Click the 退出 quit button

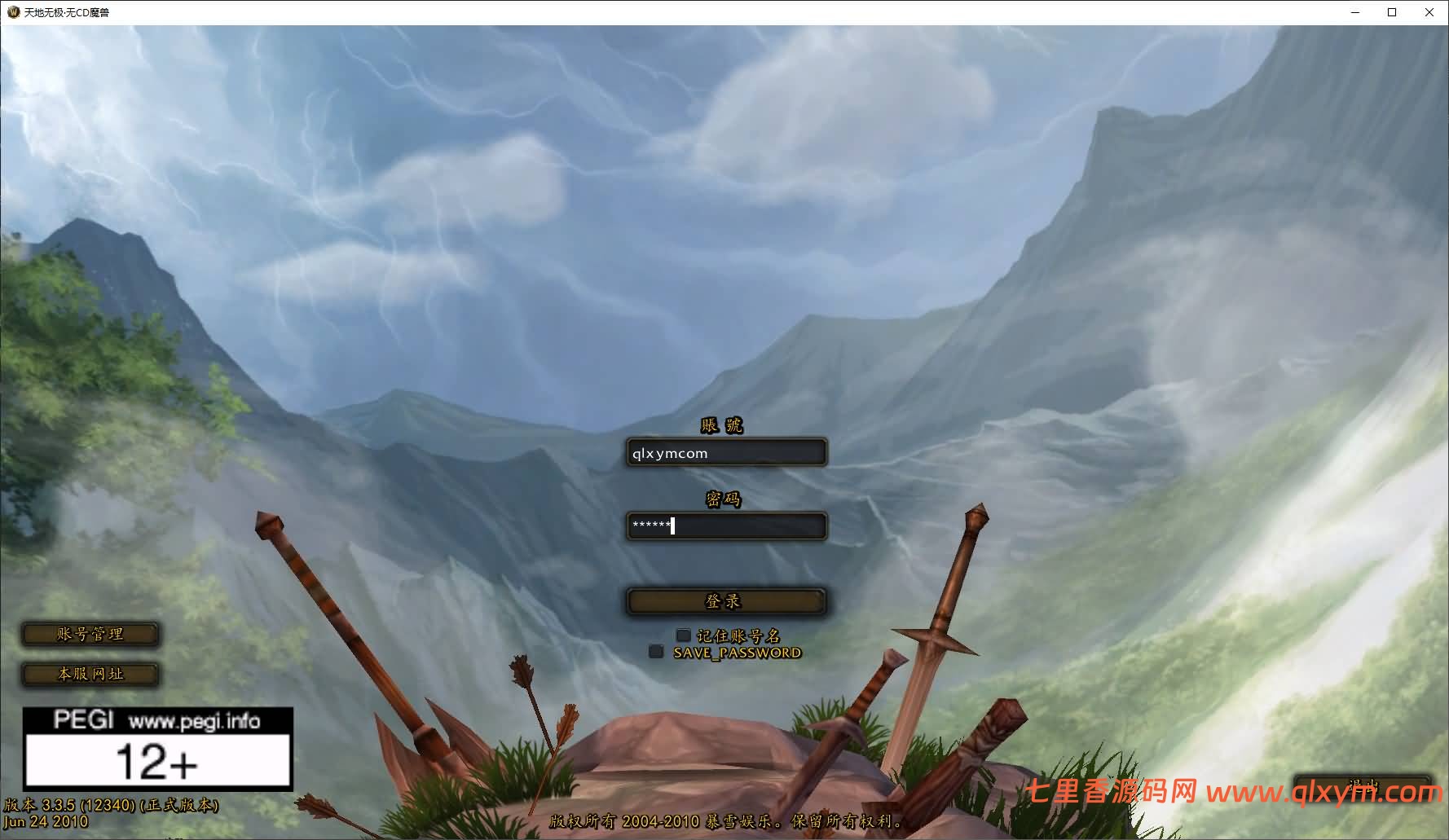click(x=1362, y=786)
